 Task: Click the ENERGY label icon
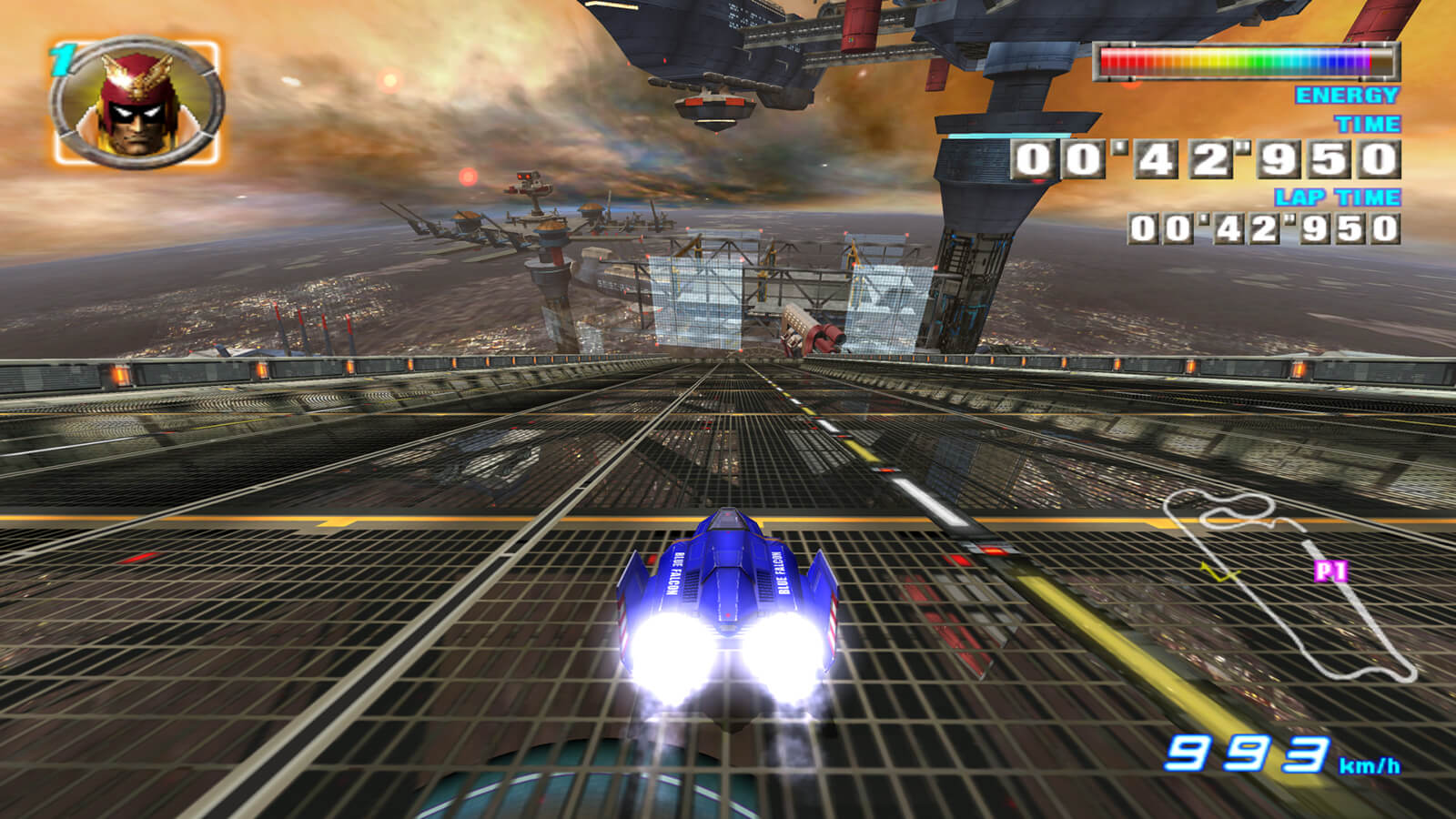pos(1345,93)
